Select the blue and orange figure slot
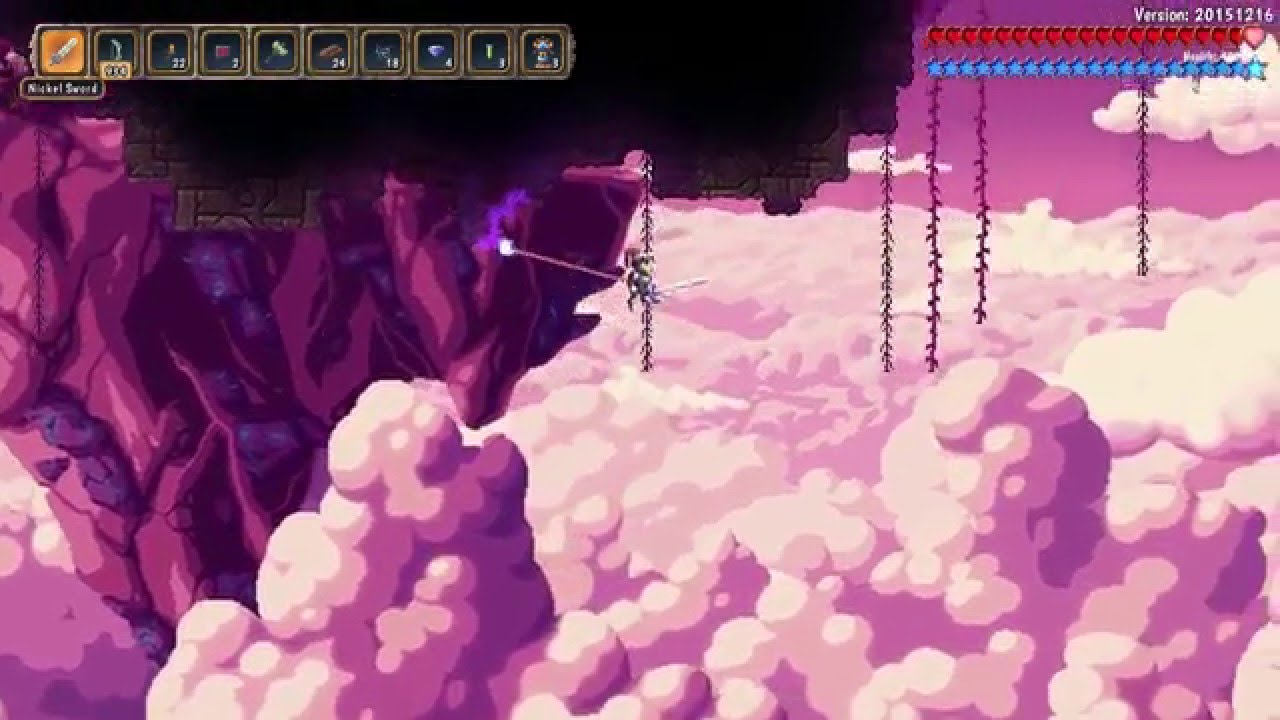The height and width of the screenshot is (720, 1280). (543, 51)
